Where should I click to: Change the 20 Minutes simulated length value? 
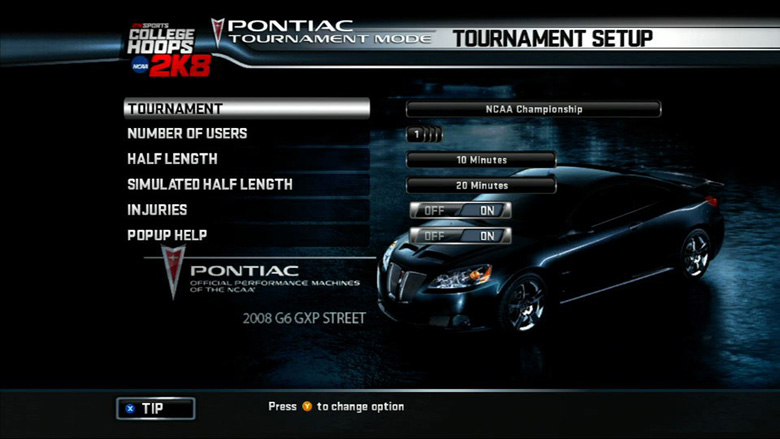pos(481,185)
